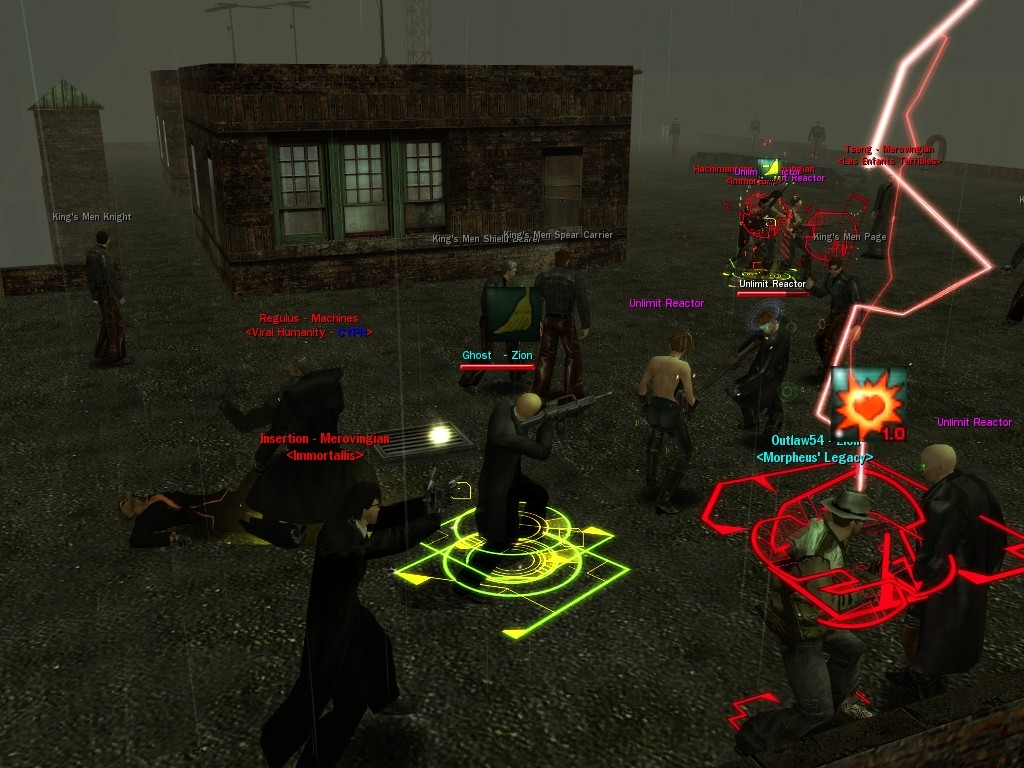Click the yellow wing icon above Ghost
Screen dimensions: 1024x768
pos(512,314)
